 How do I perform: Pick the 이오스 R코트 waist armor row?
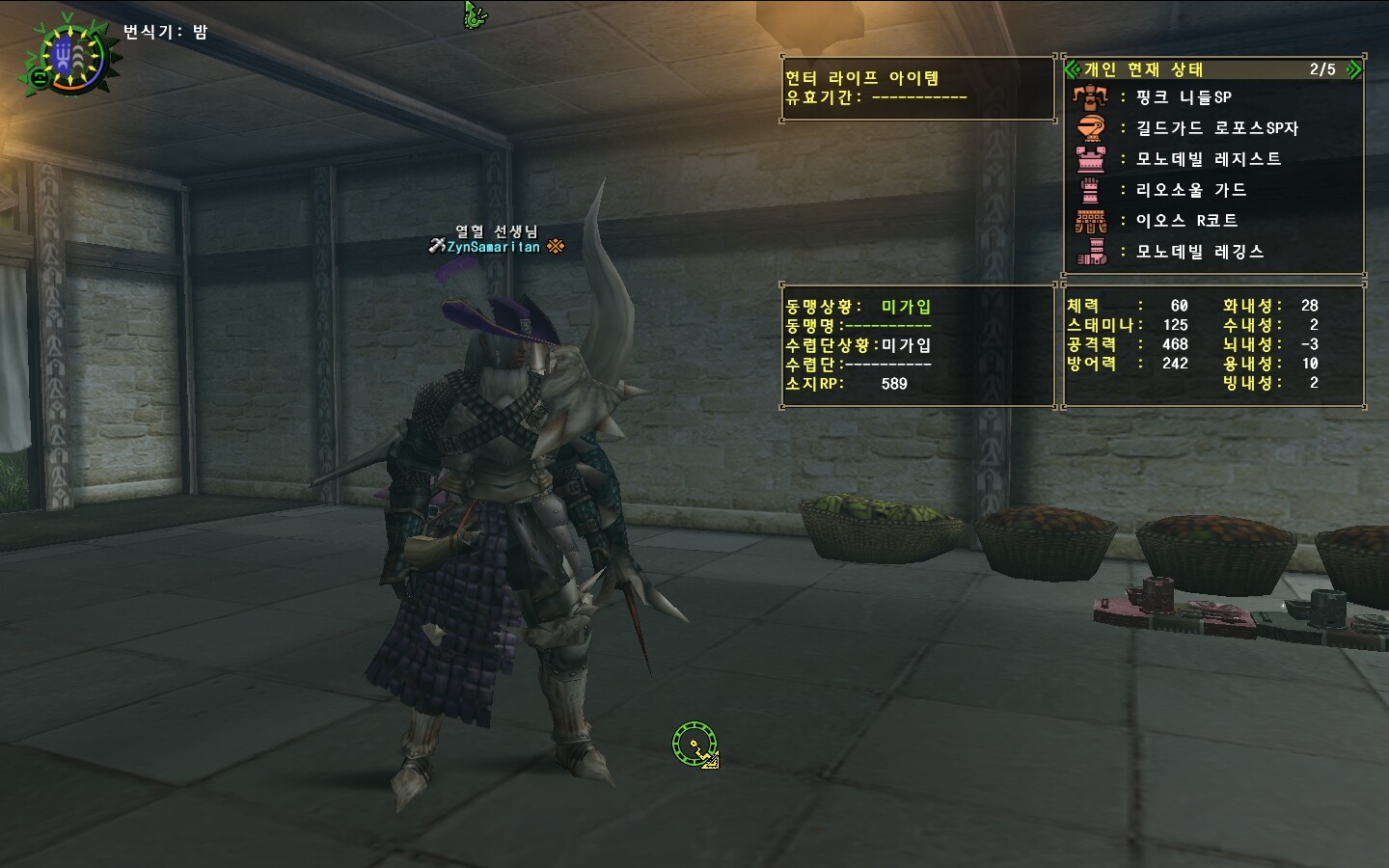[x=1186, y=221]
